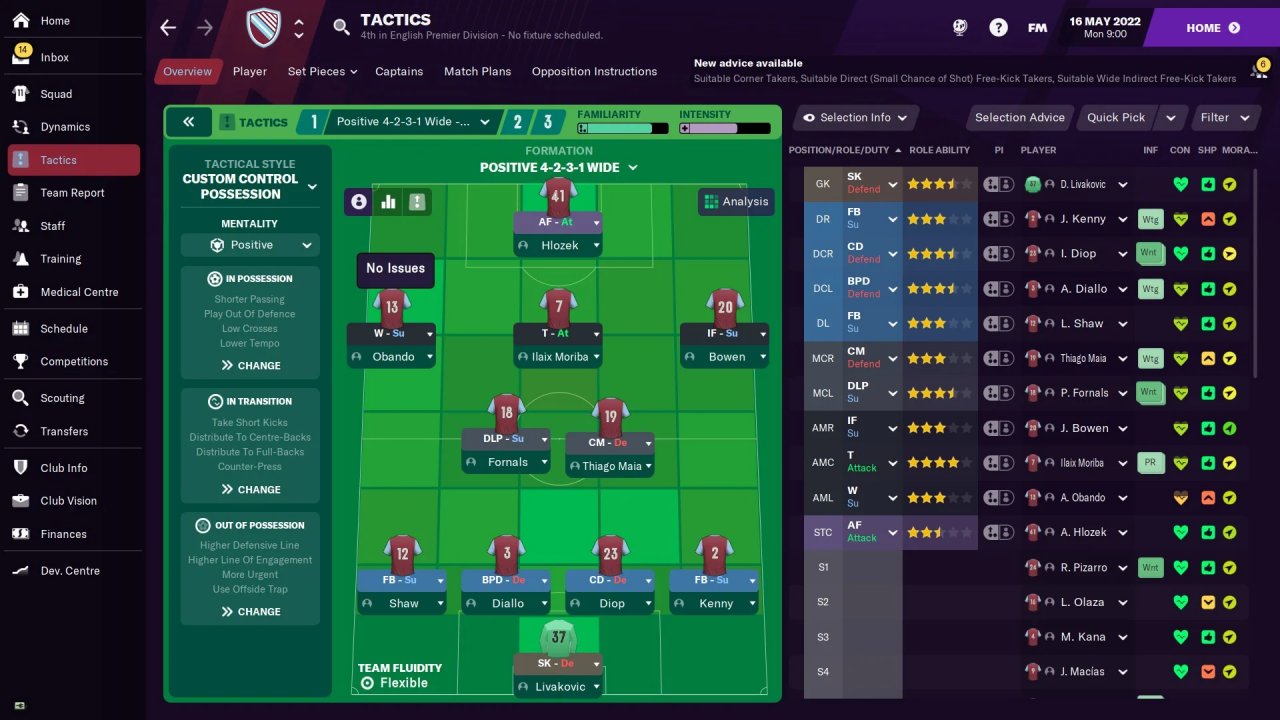Open the Training section
Image resolution: width=1280 pixels, height=720 pixels.
pyautogui.click(x=60, y=259)
